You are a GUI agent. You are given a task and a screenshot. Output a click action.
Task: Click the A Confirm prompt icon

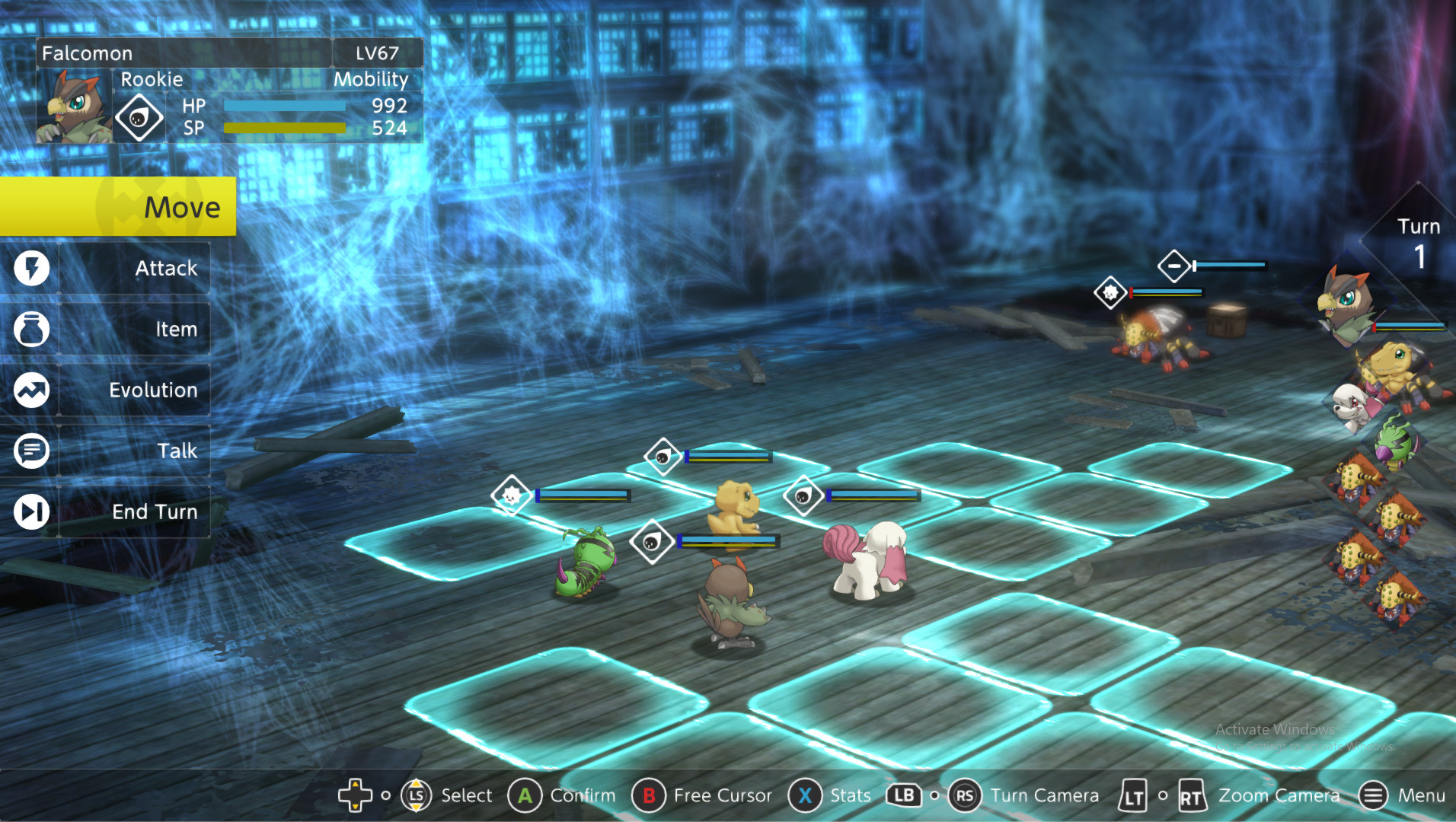pos(524,795)
